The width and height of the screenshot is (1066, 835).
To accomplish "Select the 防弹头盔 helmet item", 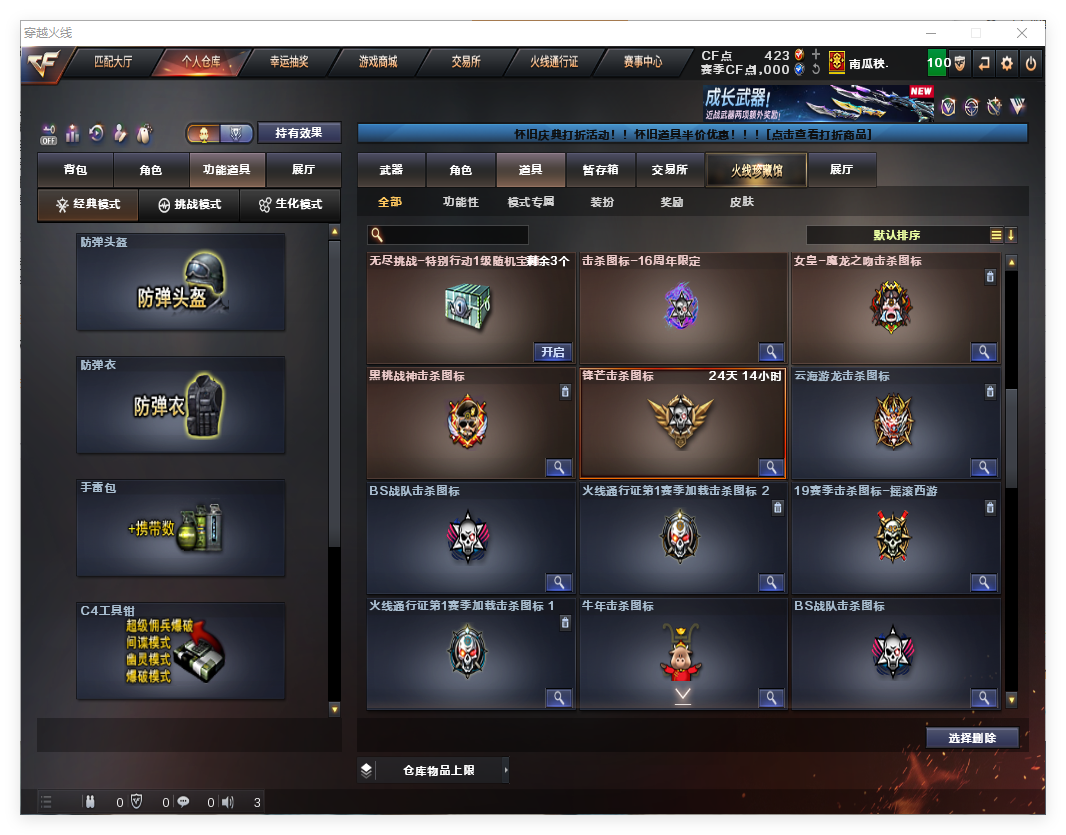I will click(181, 282).
